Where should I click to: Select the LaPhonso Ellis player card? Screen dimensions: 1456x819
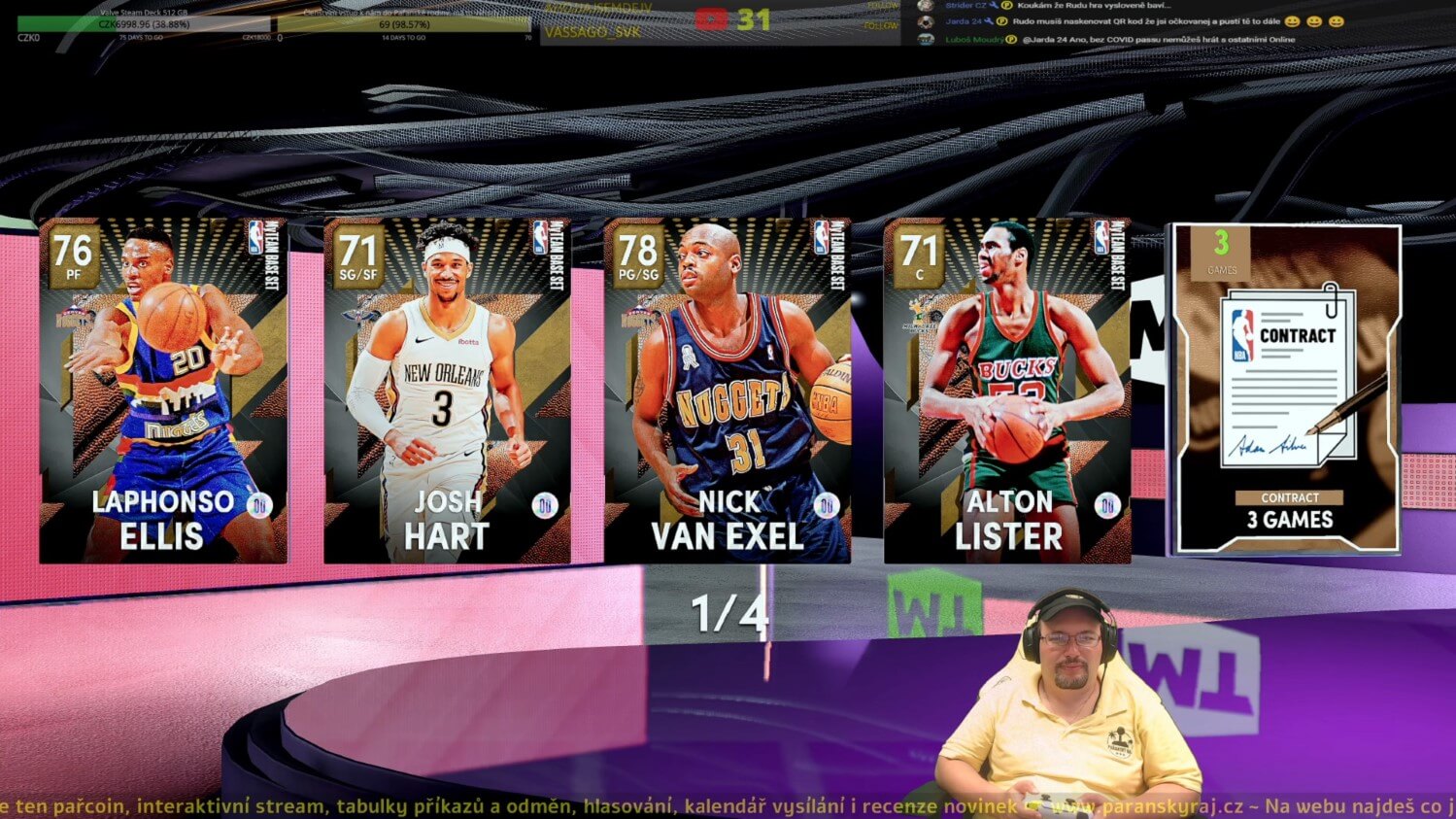pyautogui.click(x=163, y=391)
